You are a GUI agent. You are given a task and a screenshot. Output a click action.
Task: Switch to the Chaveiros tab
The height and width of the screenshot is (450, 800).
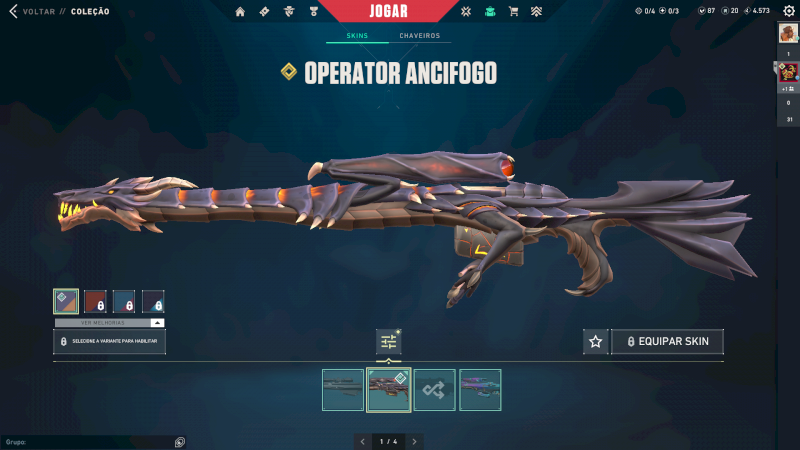(x=419, y=36)
